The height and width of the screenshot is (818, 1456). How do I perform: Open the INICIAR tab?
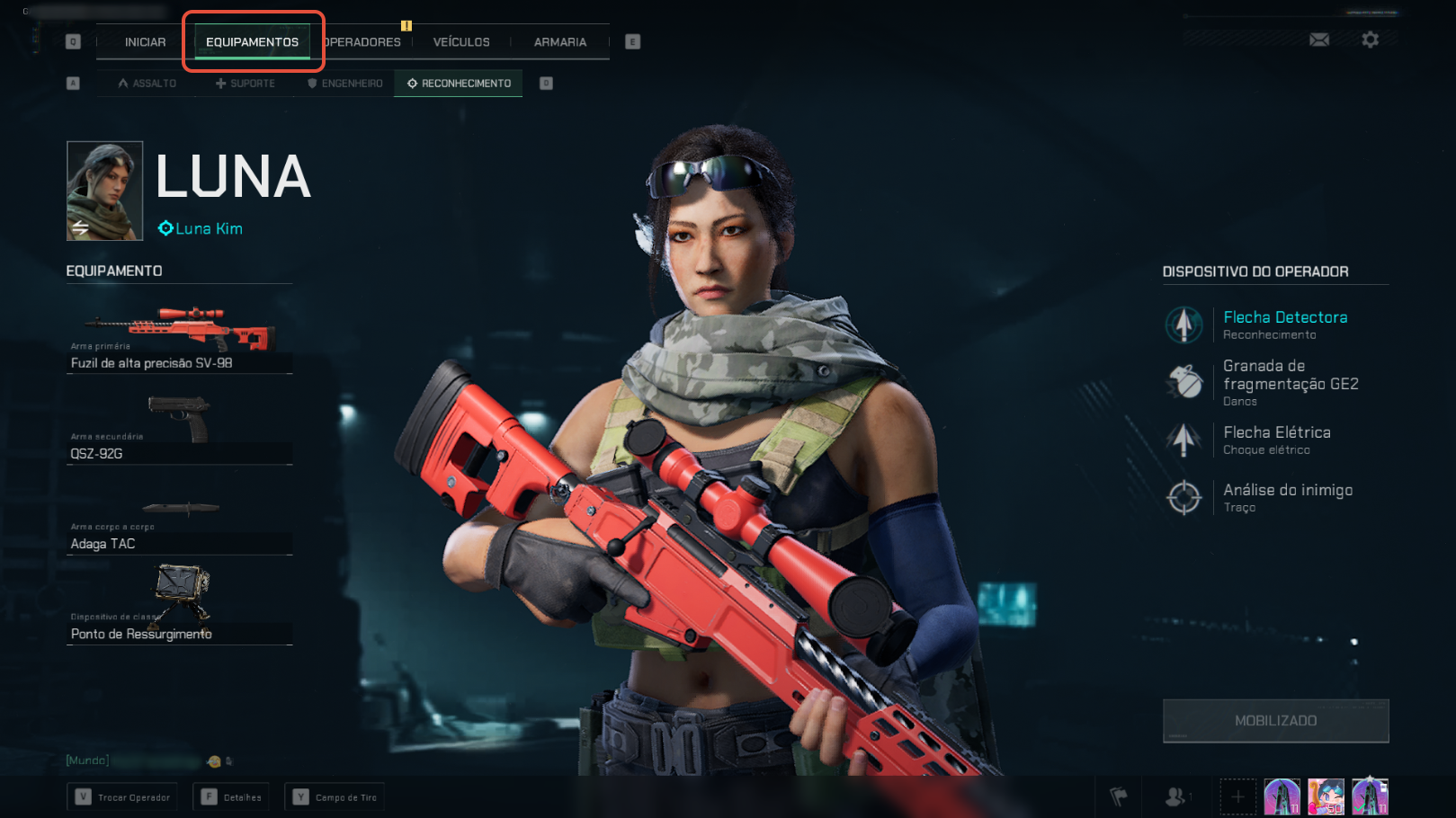(145, 42)
